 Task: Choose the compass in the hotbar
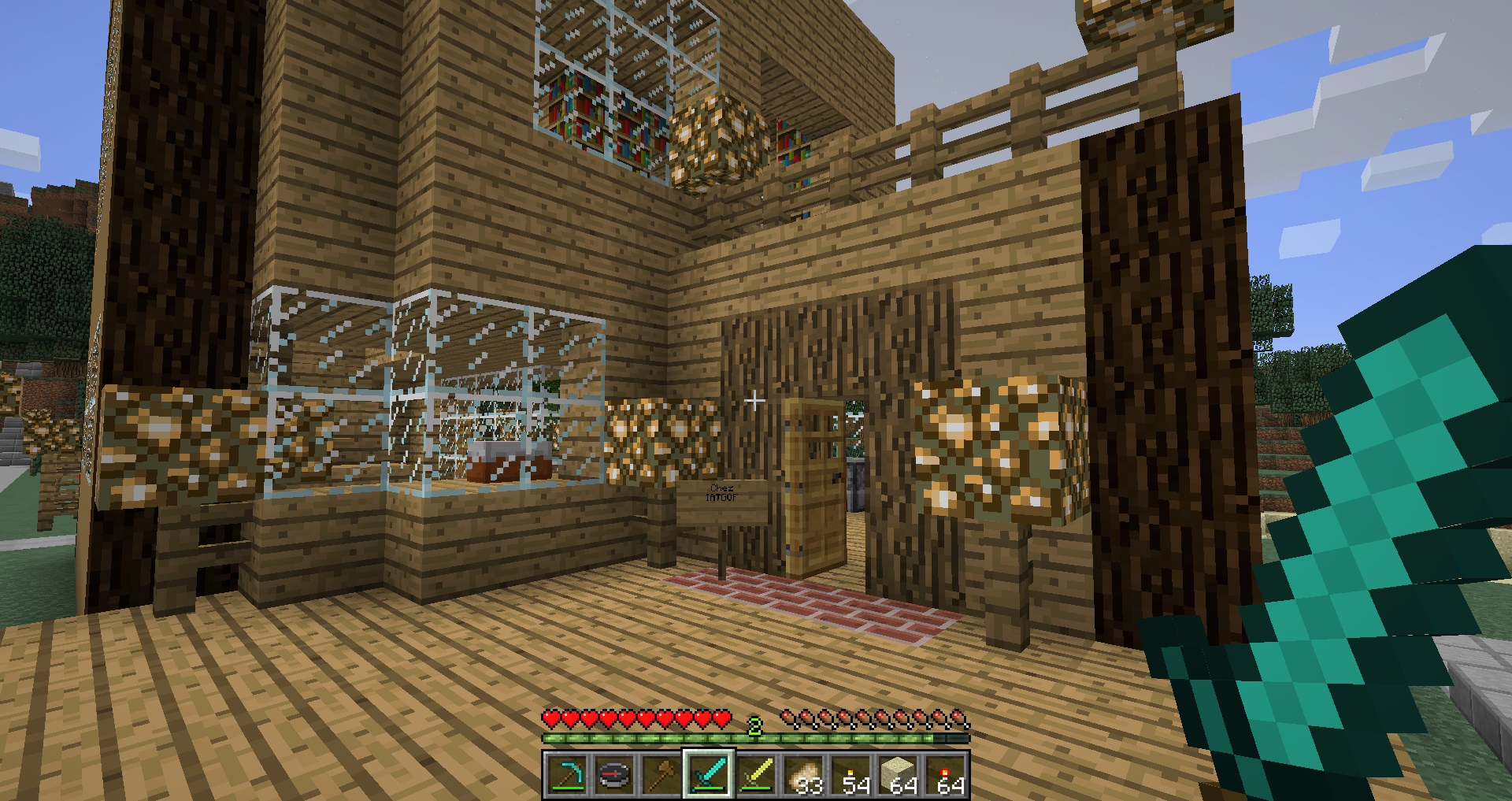(x=614, y=775)
